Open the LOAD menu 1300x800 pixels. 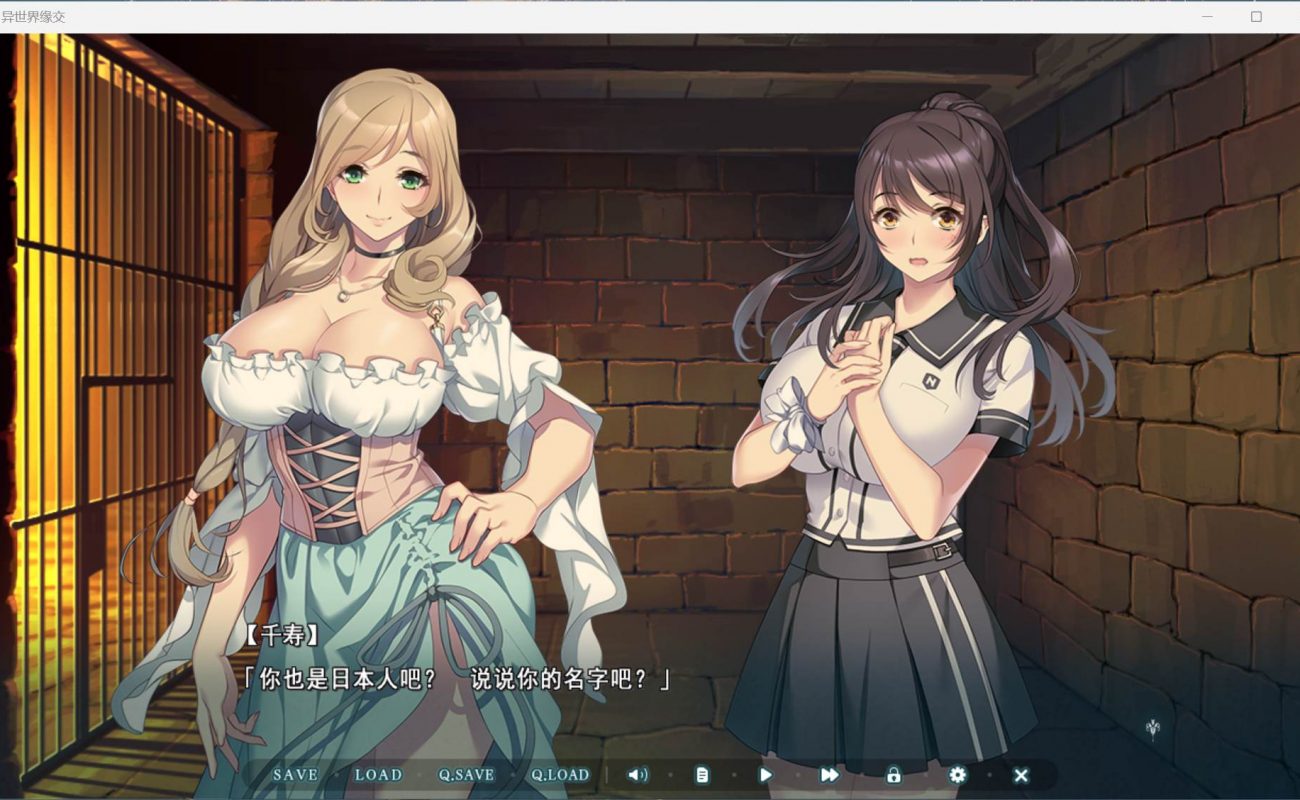(x=378, y=775)
